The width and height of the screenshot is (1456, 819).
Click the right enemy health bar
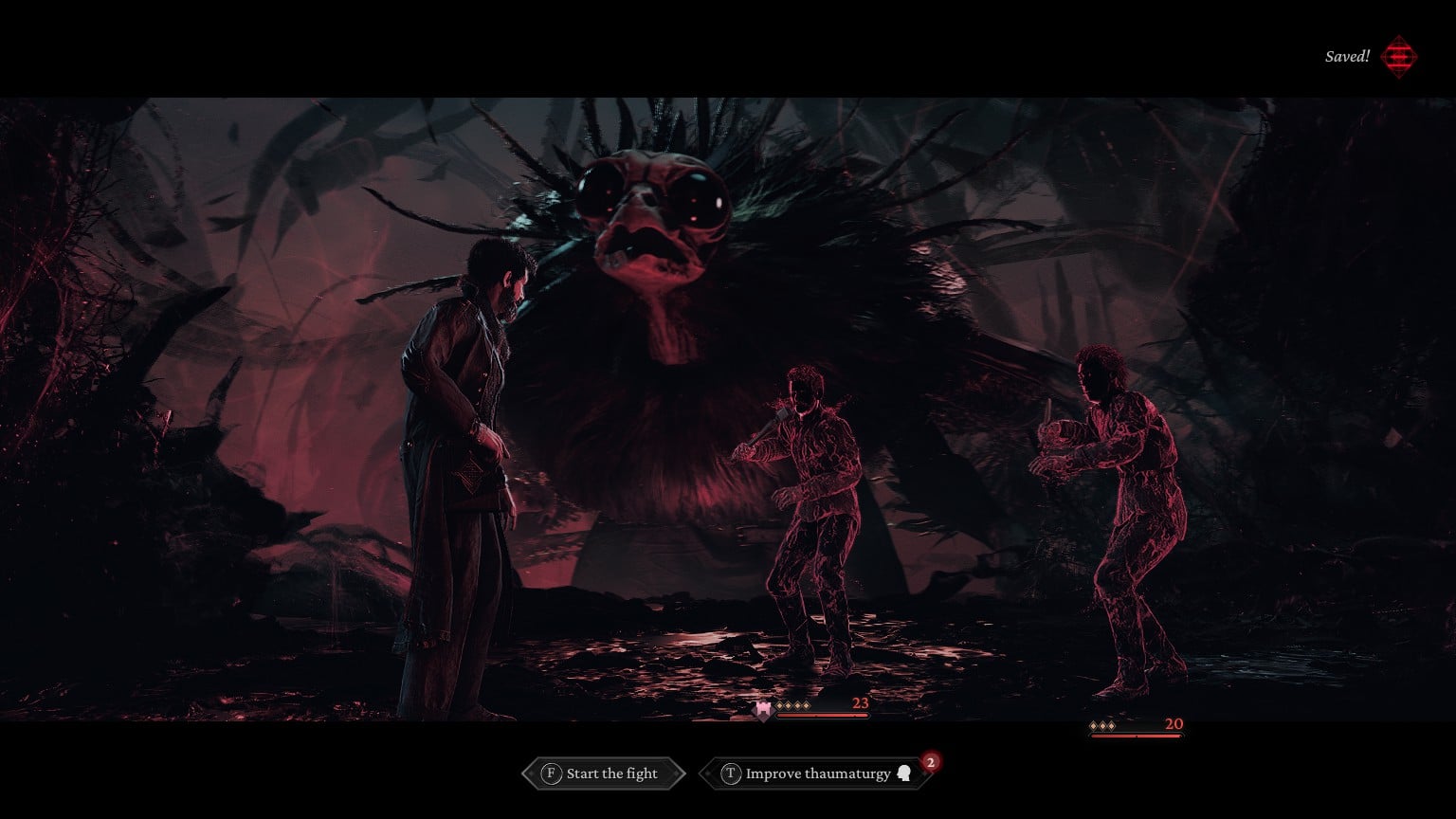tap(1137, 736)
